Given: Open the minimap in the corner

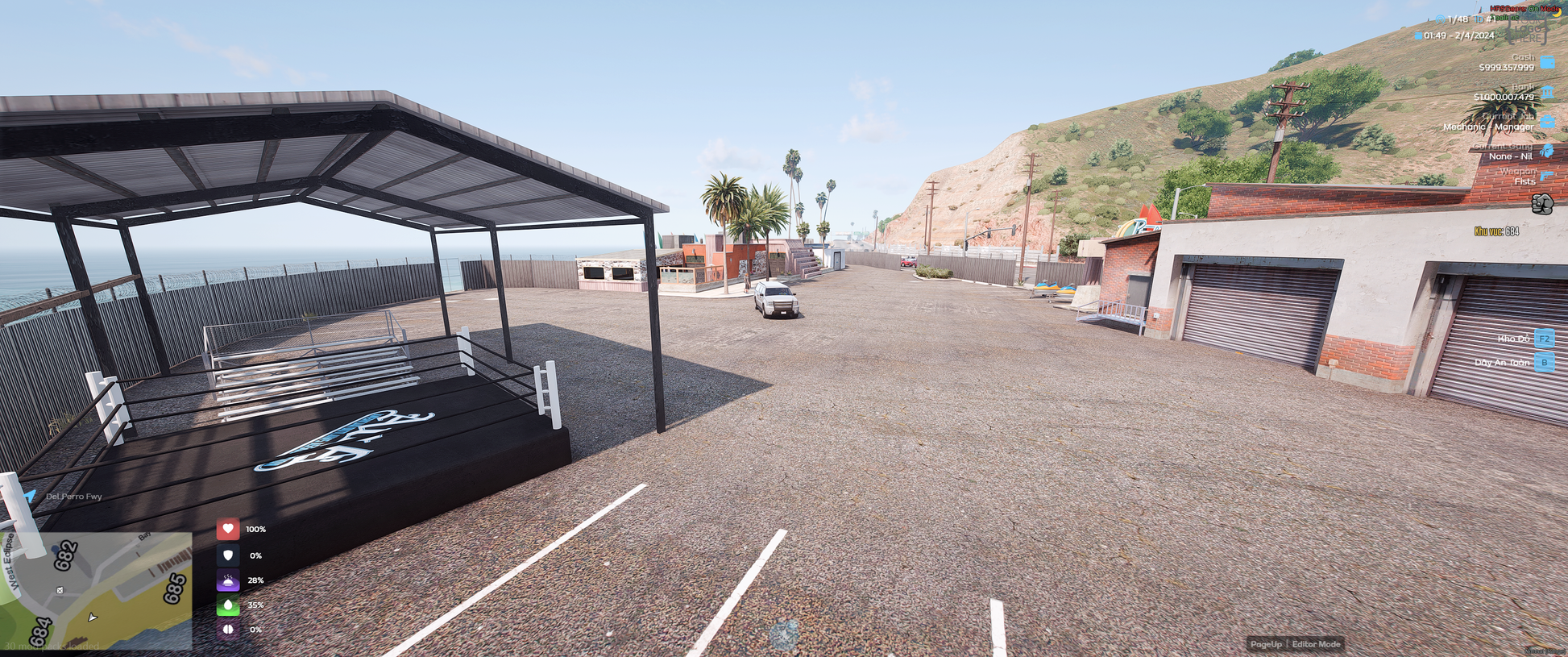Looking at the screenshot, I should 96,590.
